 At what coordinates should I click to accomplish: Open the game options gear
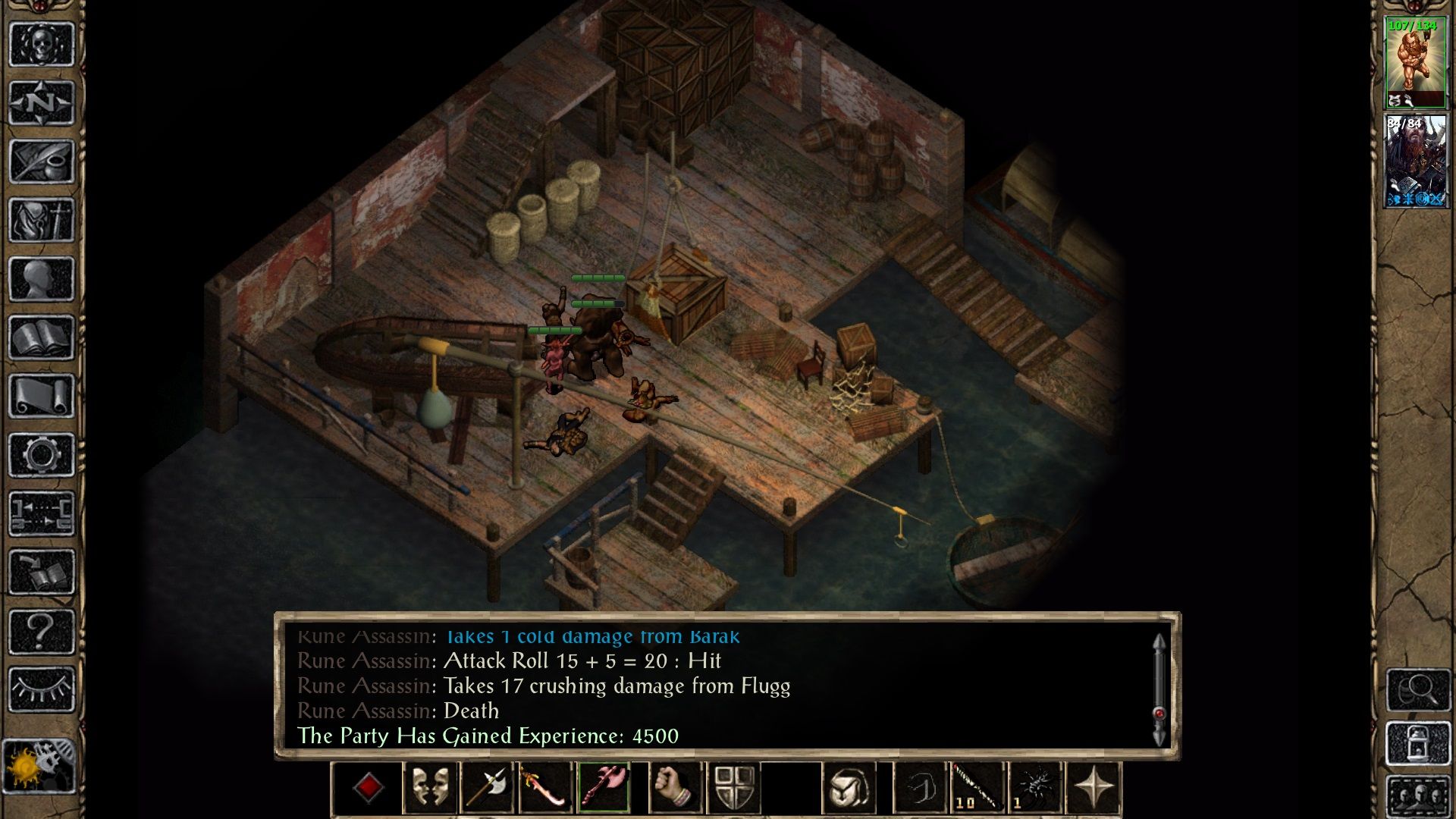(x=41, y=455)
